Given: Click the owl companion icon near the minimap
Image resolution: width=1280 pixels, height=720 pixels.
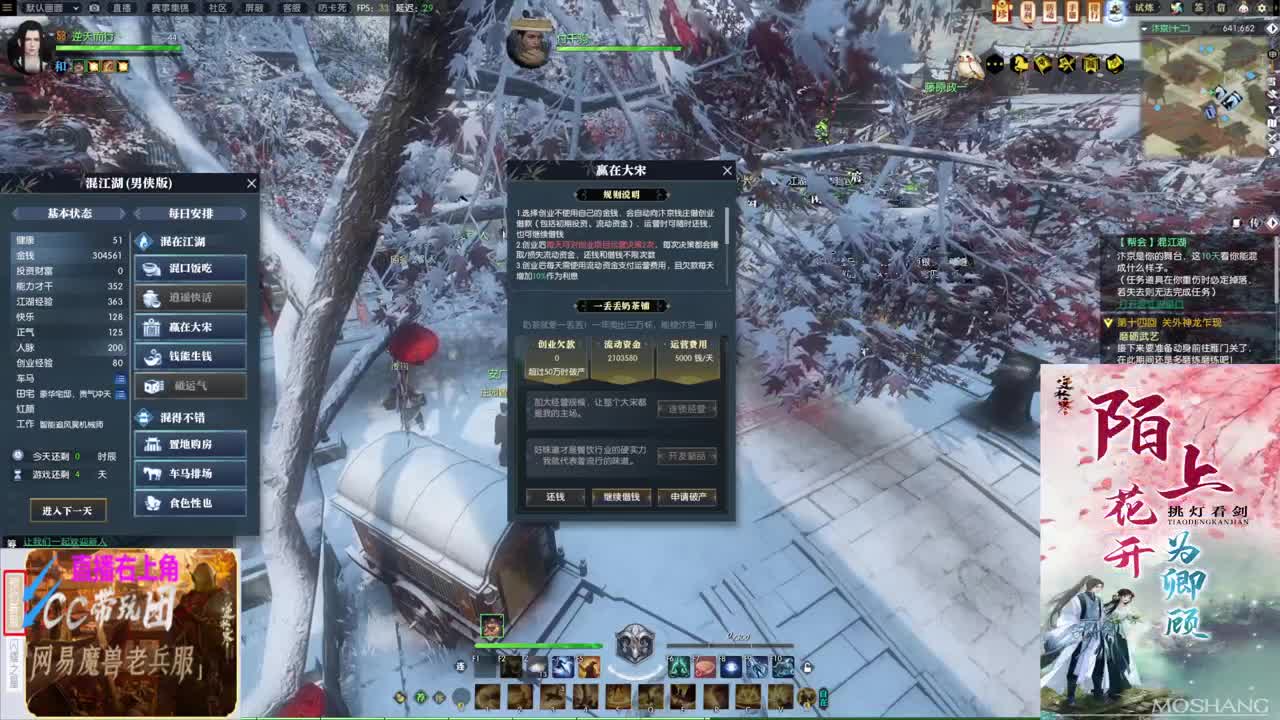Looking at the screenshot, I should pos(968,63).
